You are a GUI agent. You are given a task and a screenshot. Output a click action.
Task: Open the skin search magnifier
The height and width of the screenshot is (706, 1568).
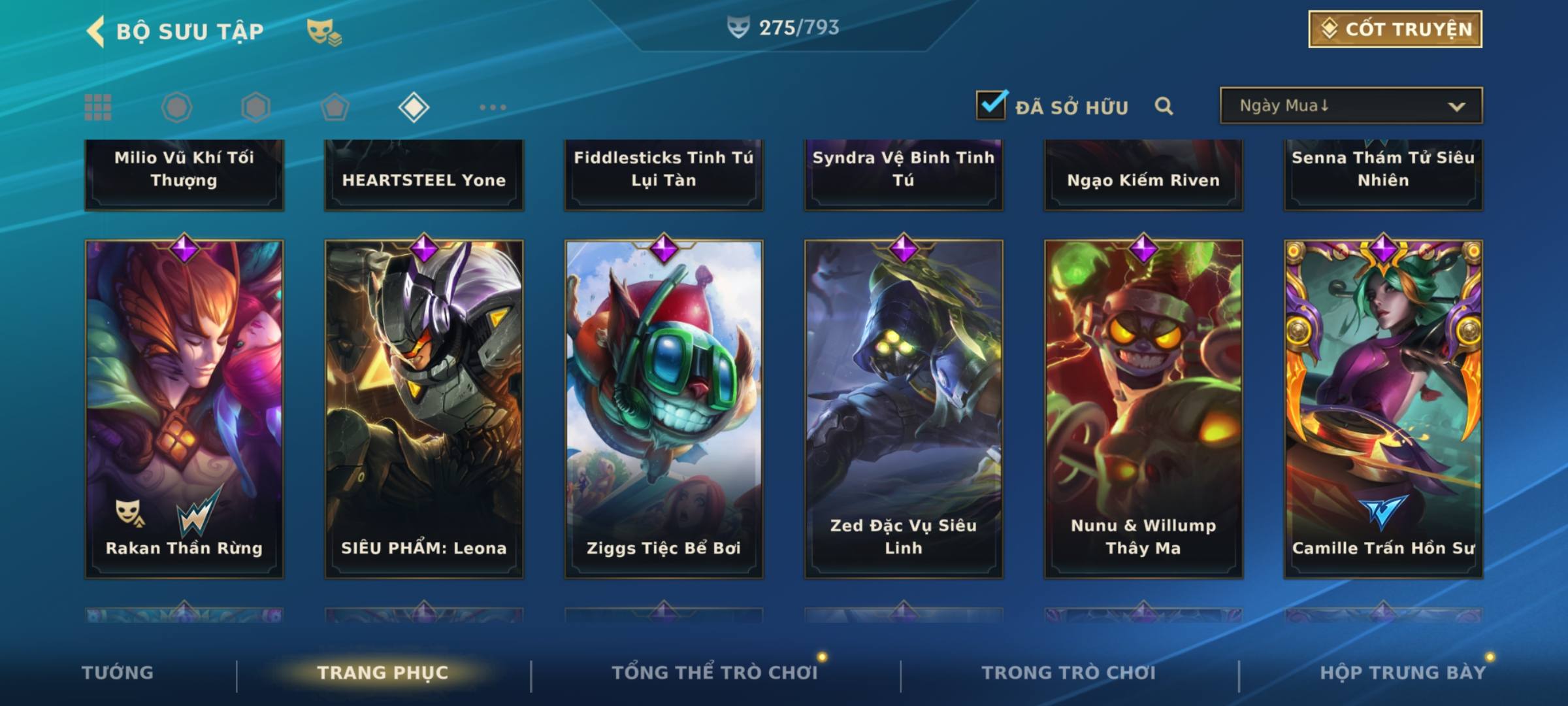click(x=1164, y=106)
